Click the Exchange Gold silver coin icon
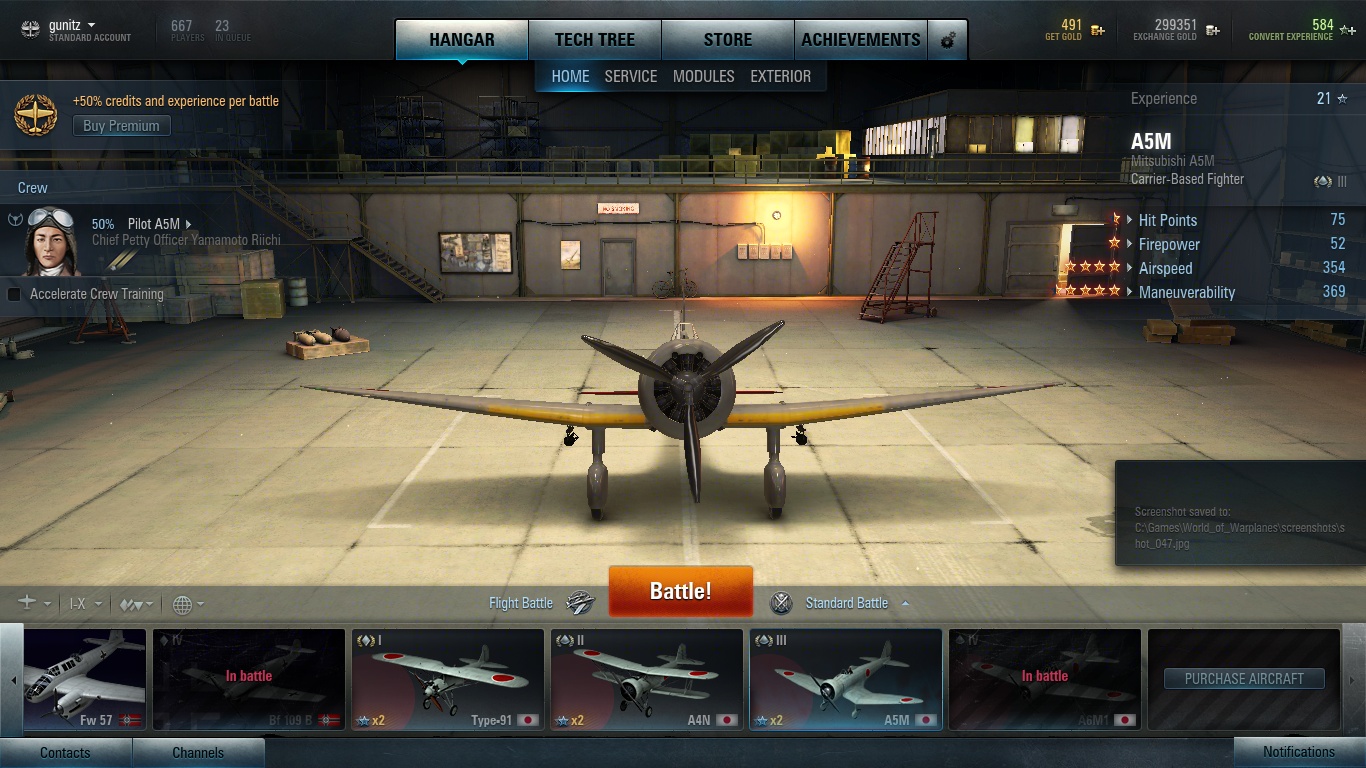The image size is (1366, 768). point(1212,31)
